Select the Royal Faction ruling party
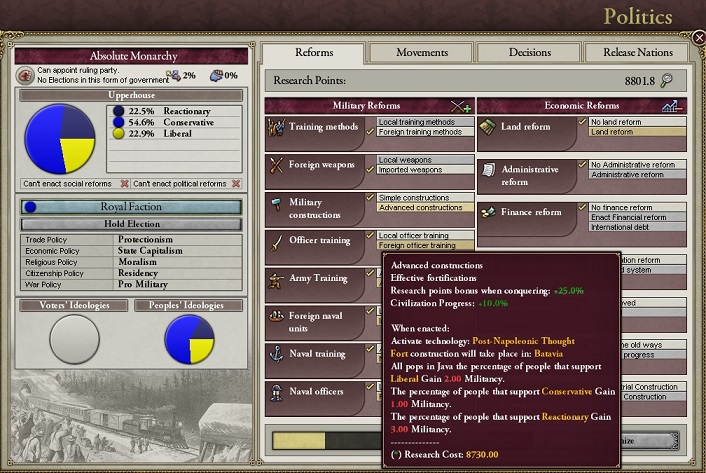Image resolution: width=706 pixels, height=473 pixels. pyautogui.click(x=132, y=207)
